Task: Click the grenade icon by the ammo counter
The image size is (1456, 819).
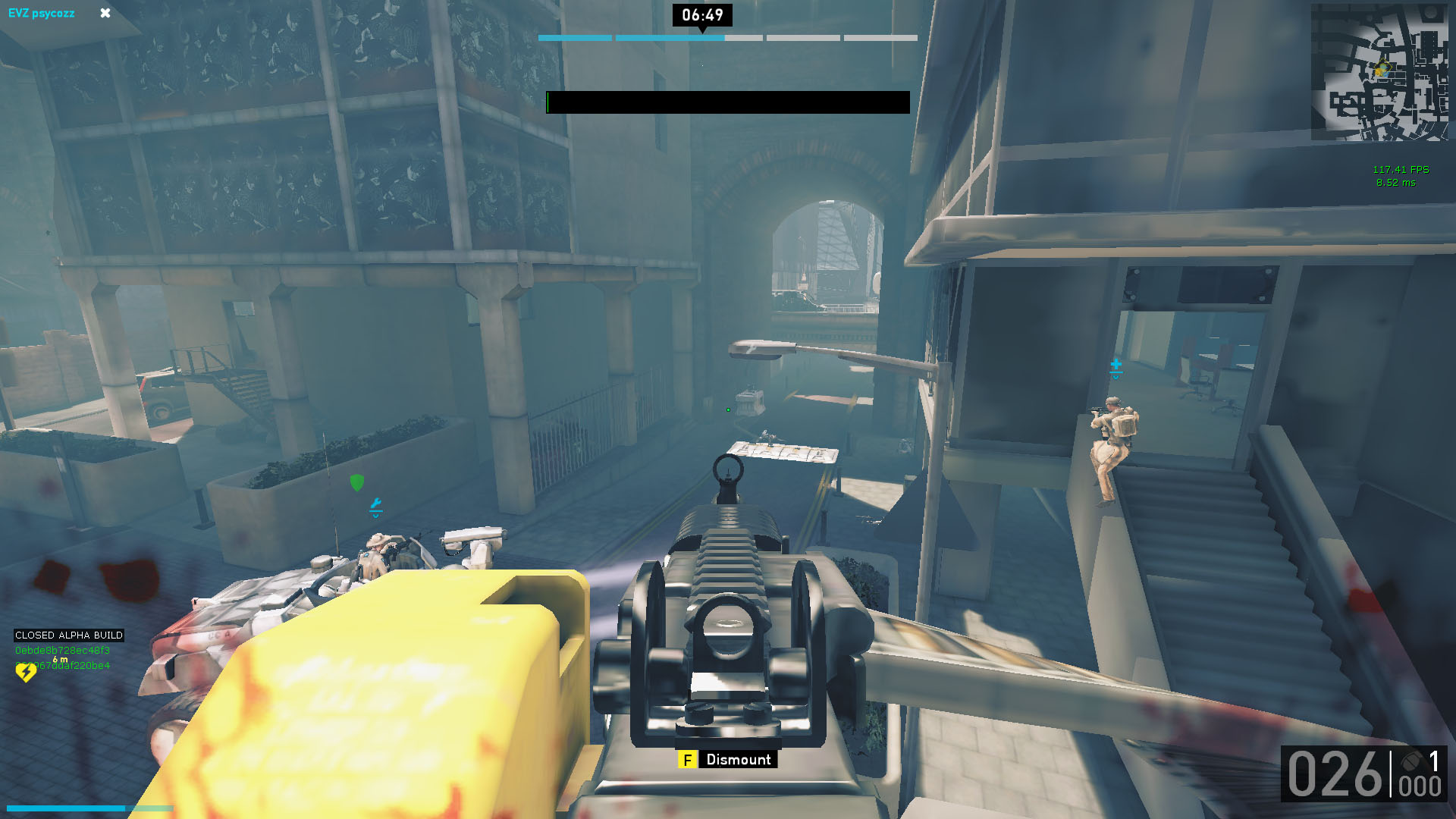Action: (x=1410, y=761)
